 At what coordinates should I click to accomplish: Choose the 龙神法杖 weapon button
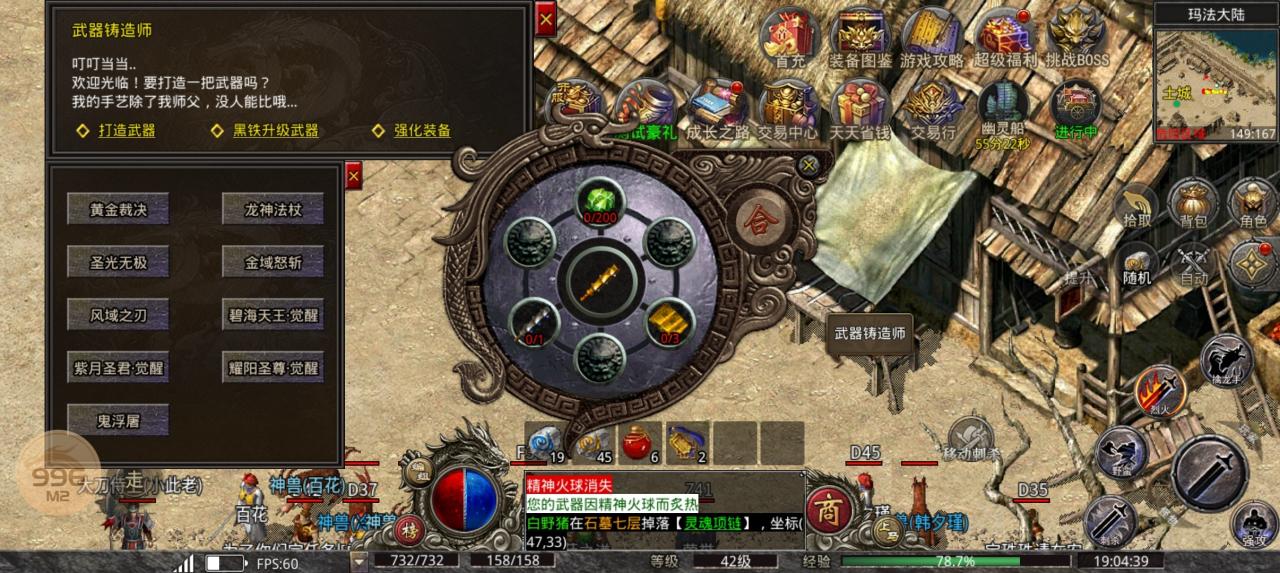(272, 208)
